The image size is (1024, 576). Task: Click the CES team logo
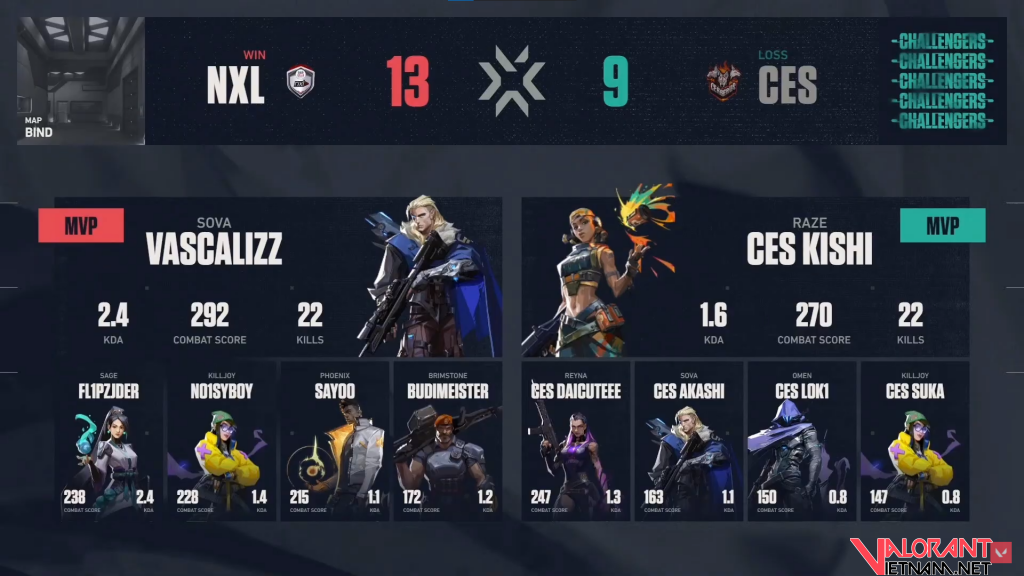click(x=723, y=84)
